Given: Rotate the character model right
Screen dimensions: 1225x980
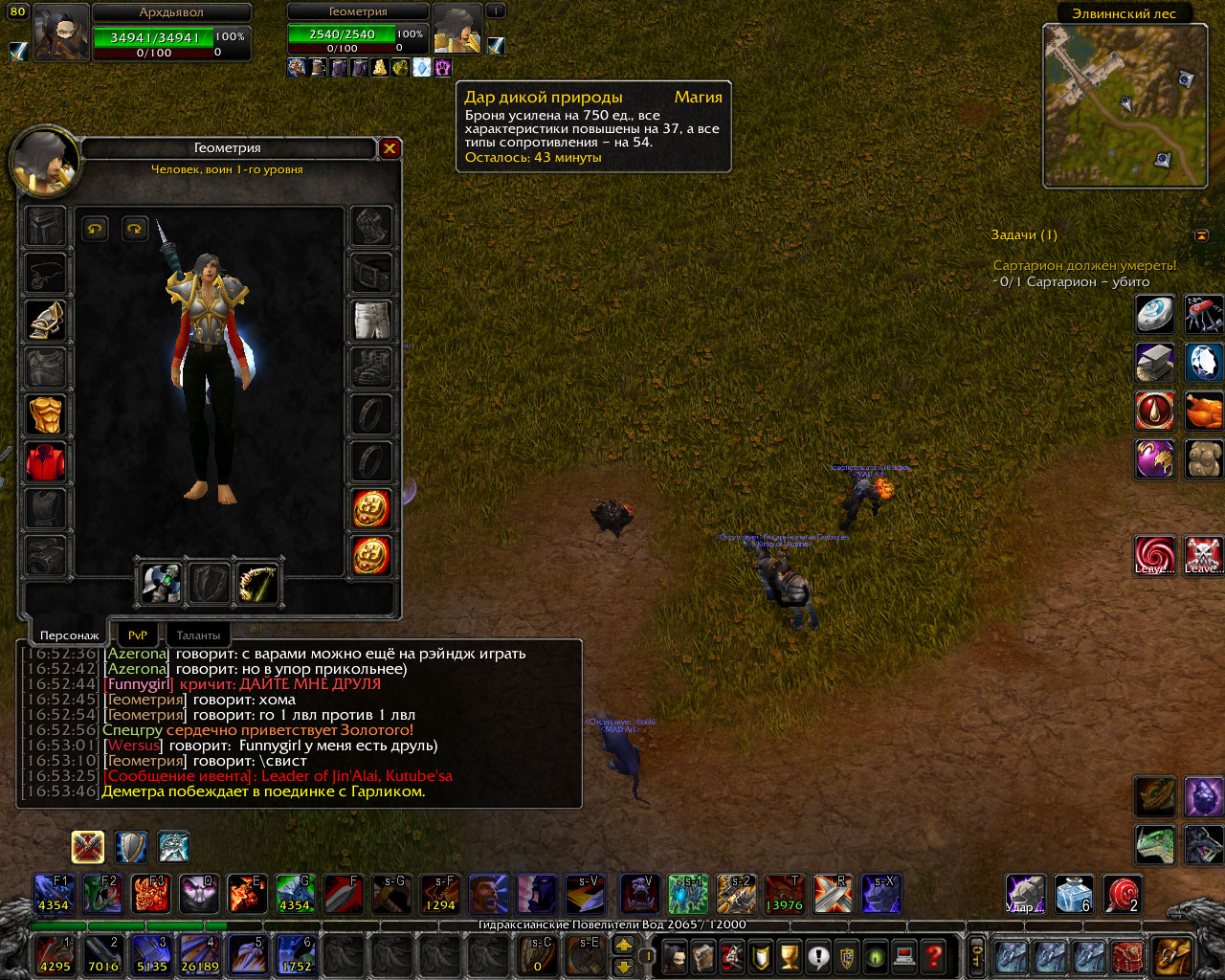Looking at the screenshot, I should (x=134, y=228).
